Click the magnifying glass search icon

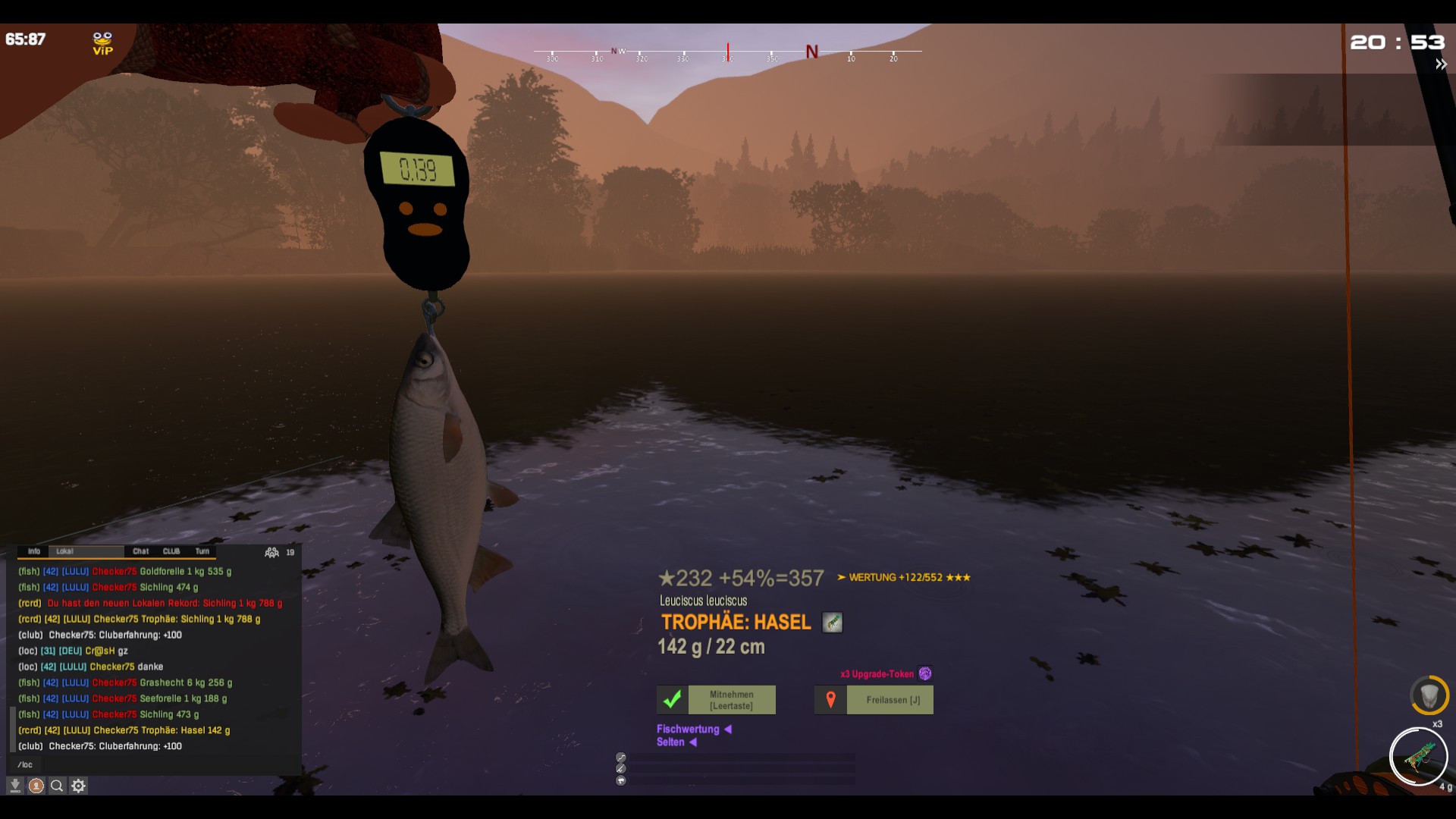[57, 786]
